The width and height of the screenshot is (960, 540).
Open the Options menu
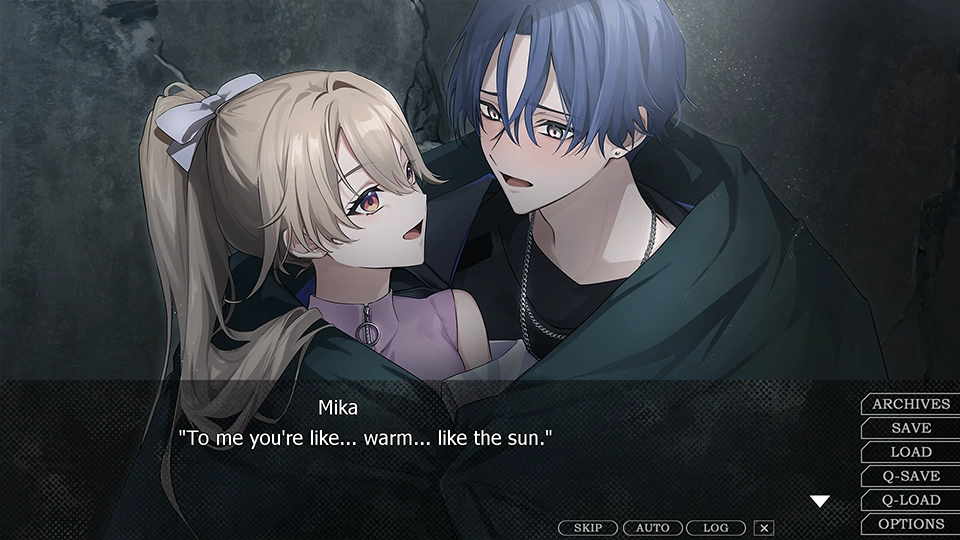tap(910, 524)
